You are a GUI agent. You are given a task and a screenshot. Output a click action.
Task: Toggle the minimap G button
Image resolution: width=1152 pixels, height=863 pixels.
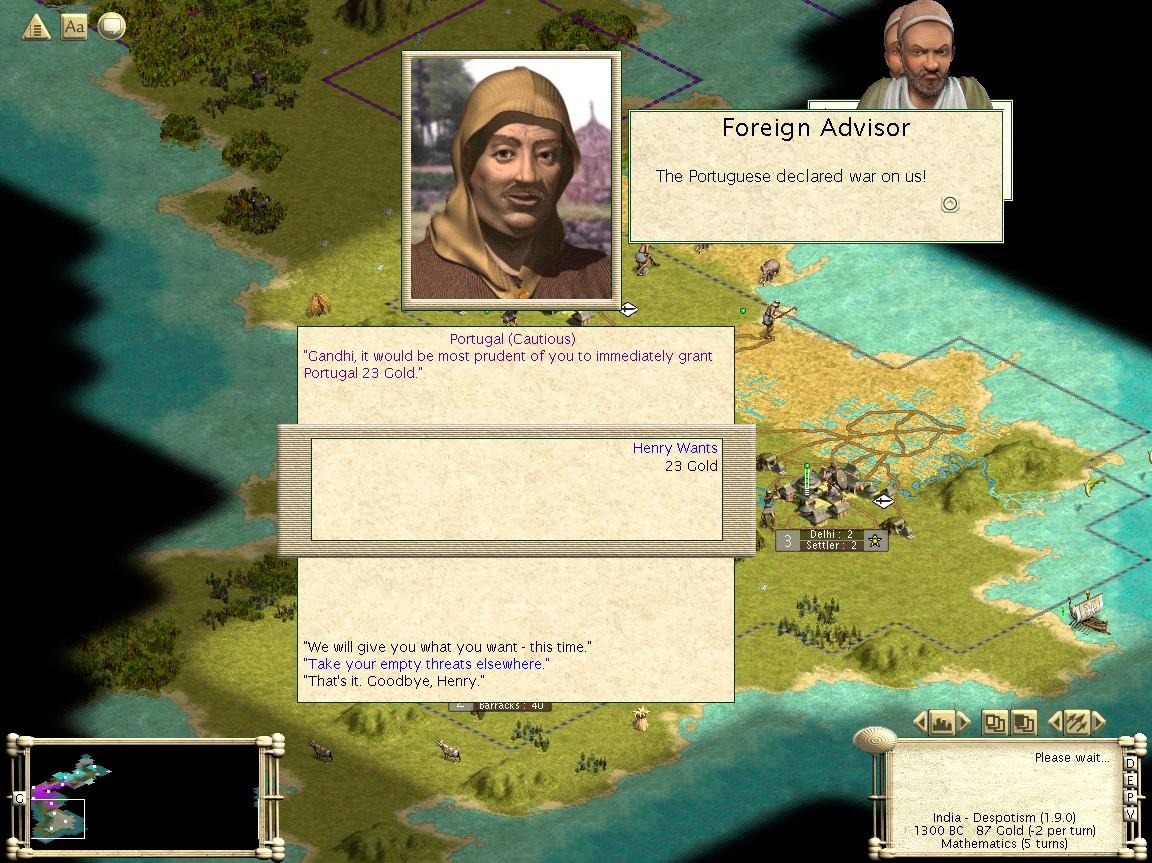coord(18,798)
